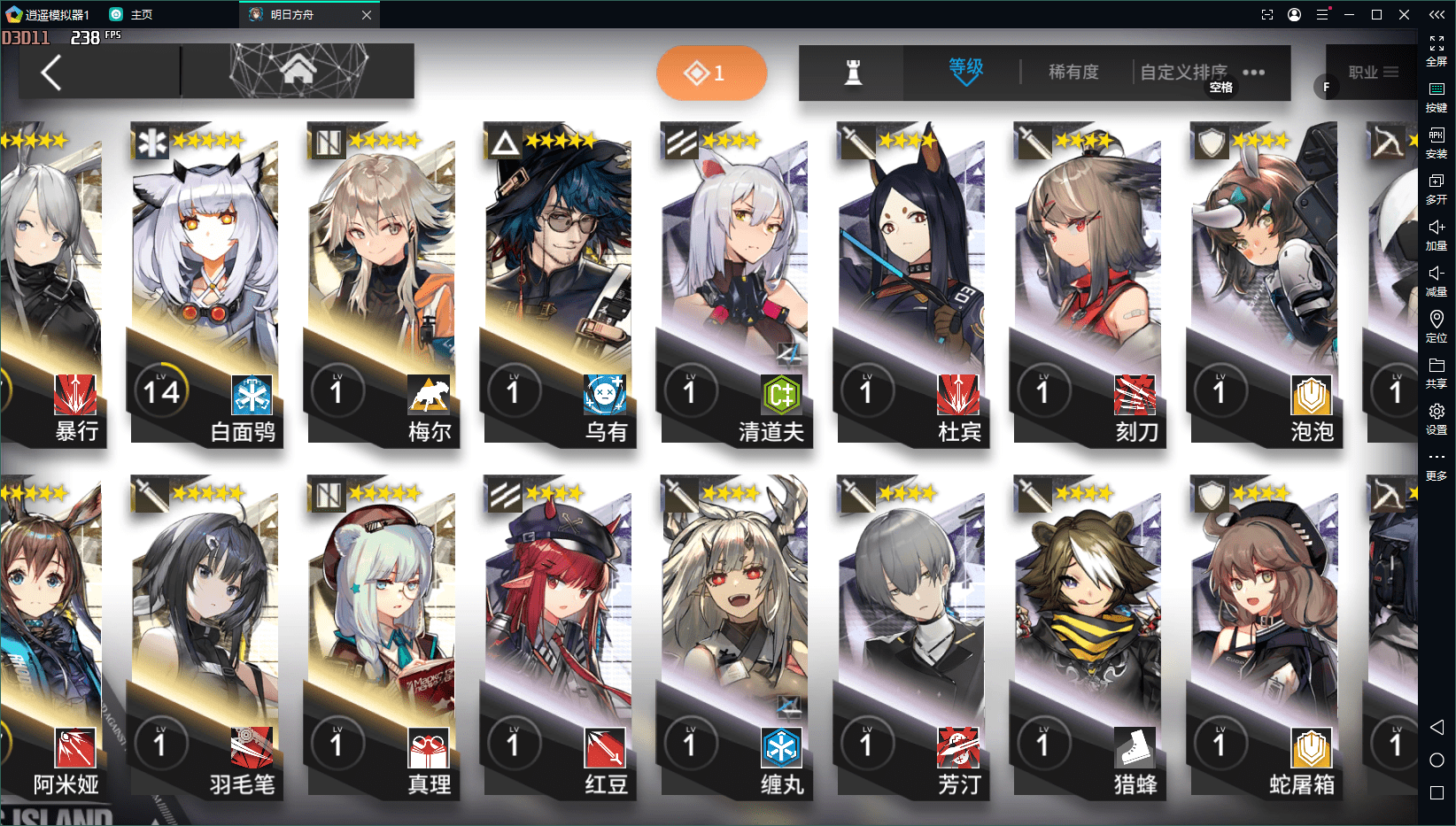Choose operator 梅尔 card
Screen dimensions: 1456x826
(381, 283)
